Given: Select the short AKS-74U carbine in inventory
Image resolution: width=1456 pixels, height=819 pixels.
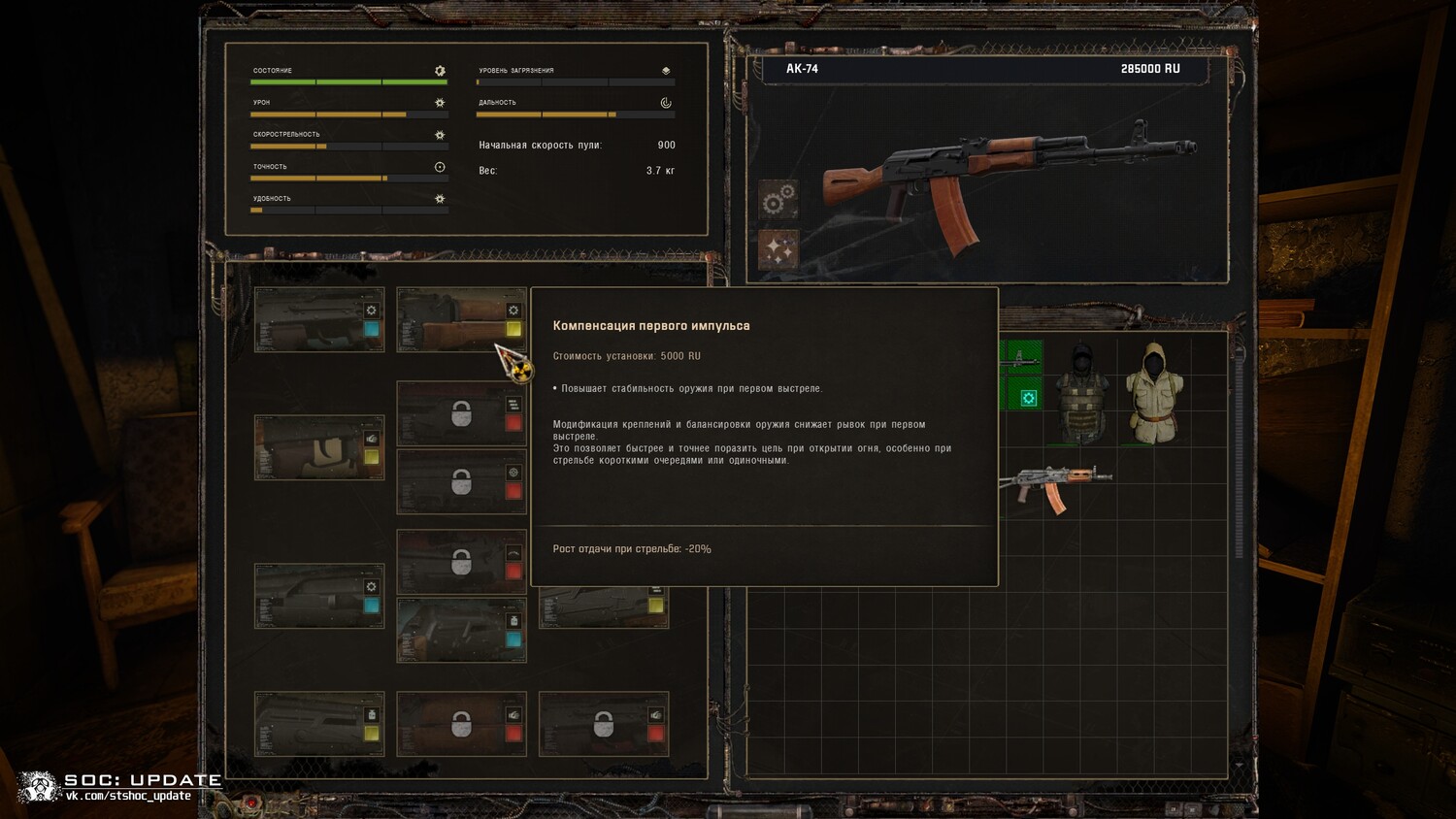Looking at the screenshot, I should tap(1056, 485).
